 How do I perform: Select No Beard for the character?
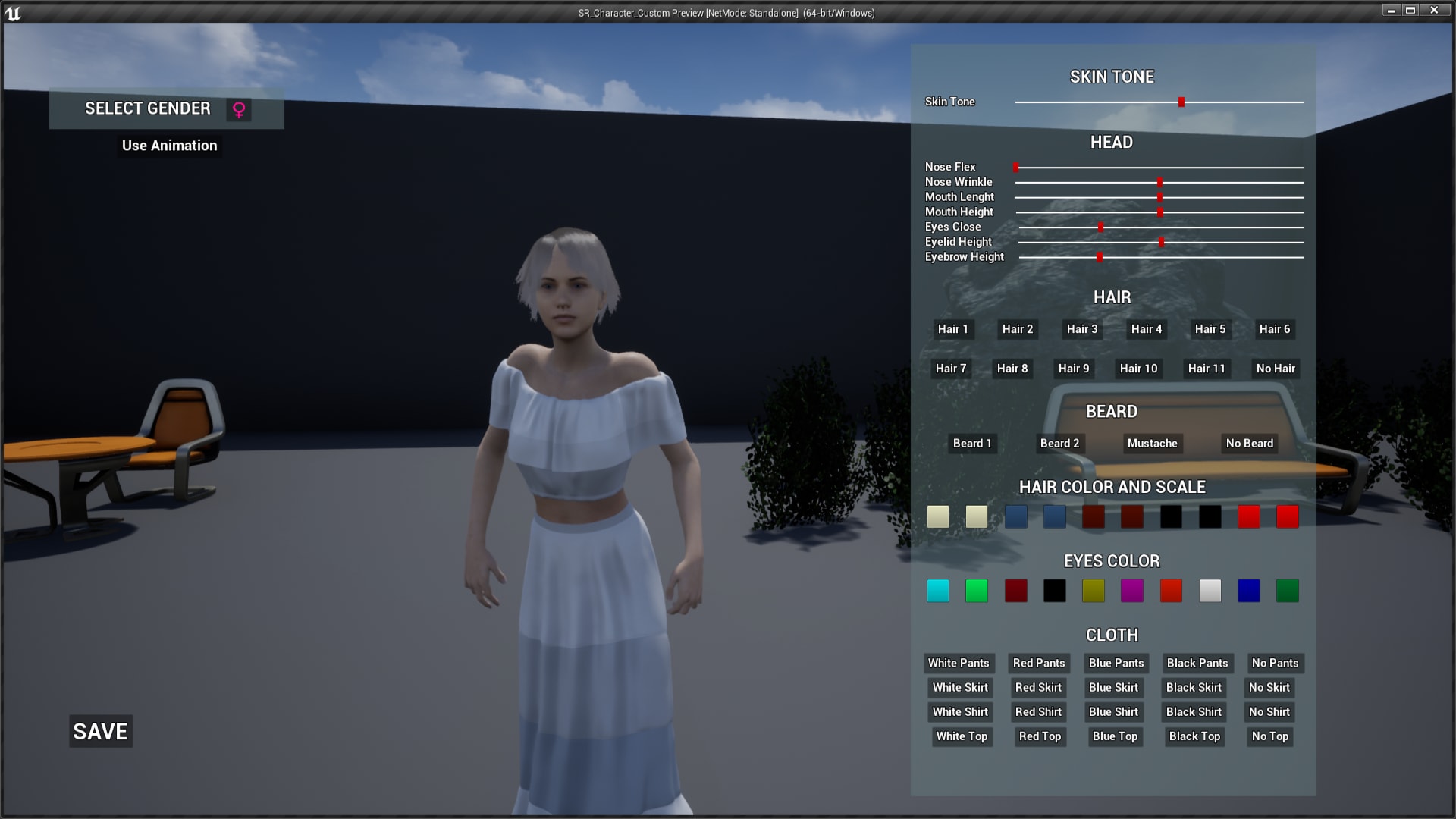point(1249,444)
